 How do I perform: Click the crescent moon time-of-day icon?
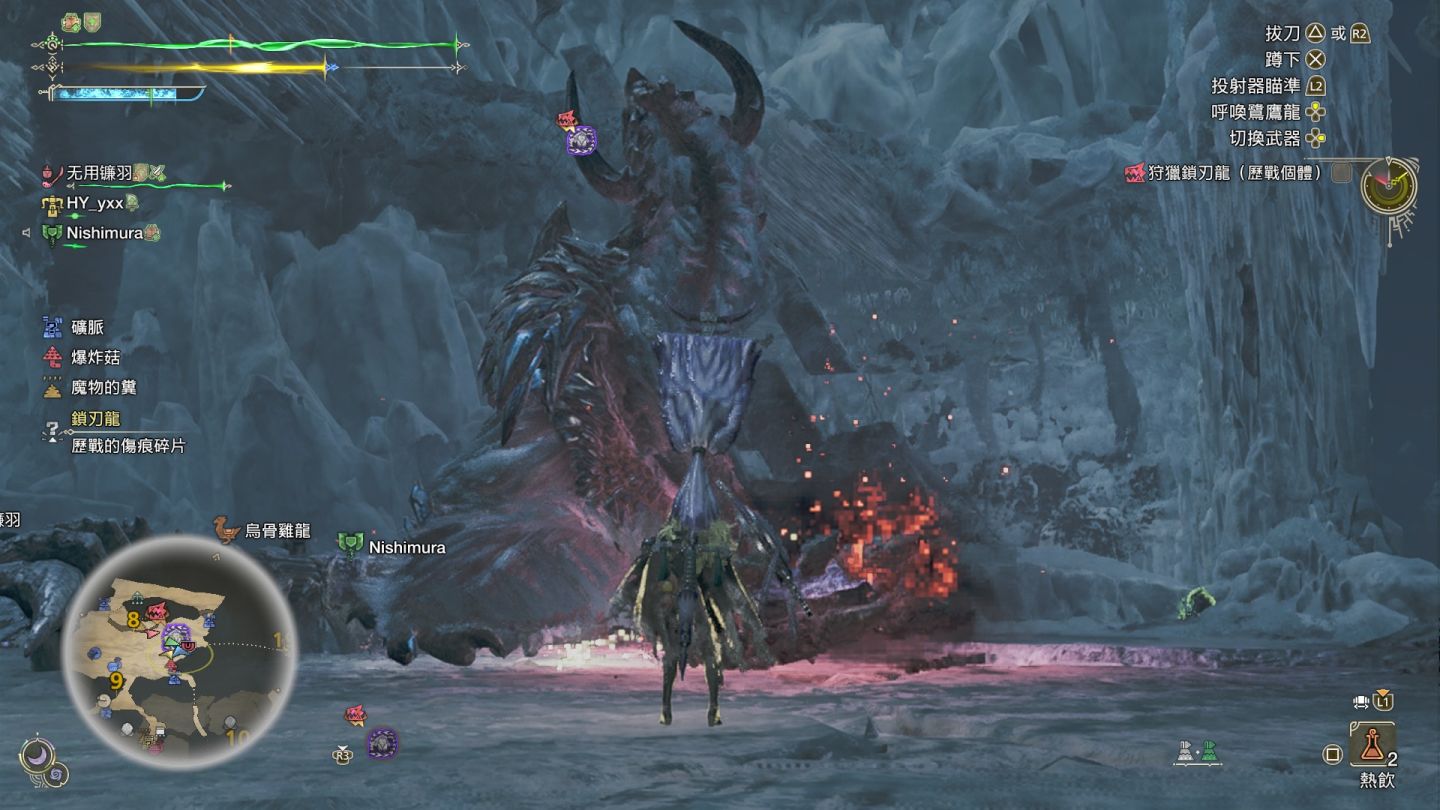coord(38,754)
